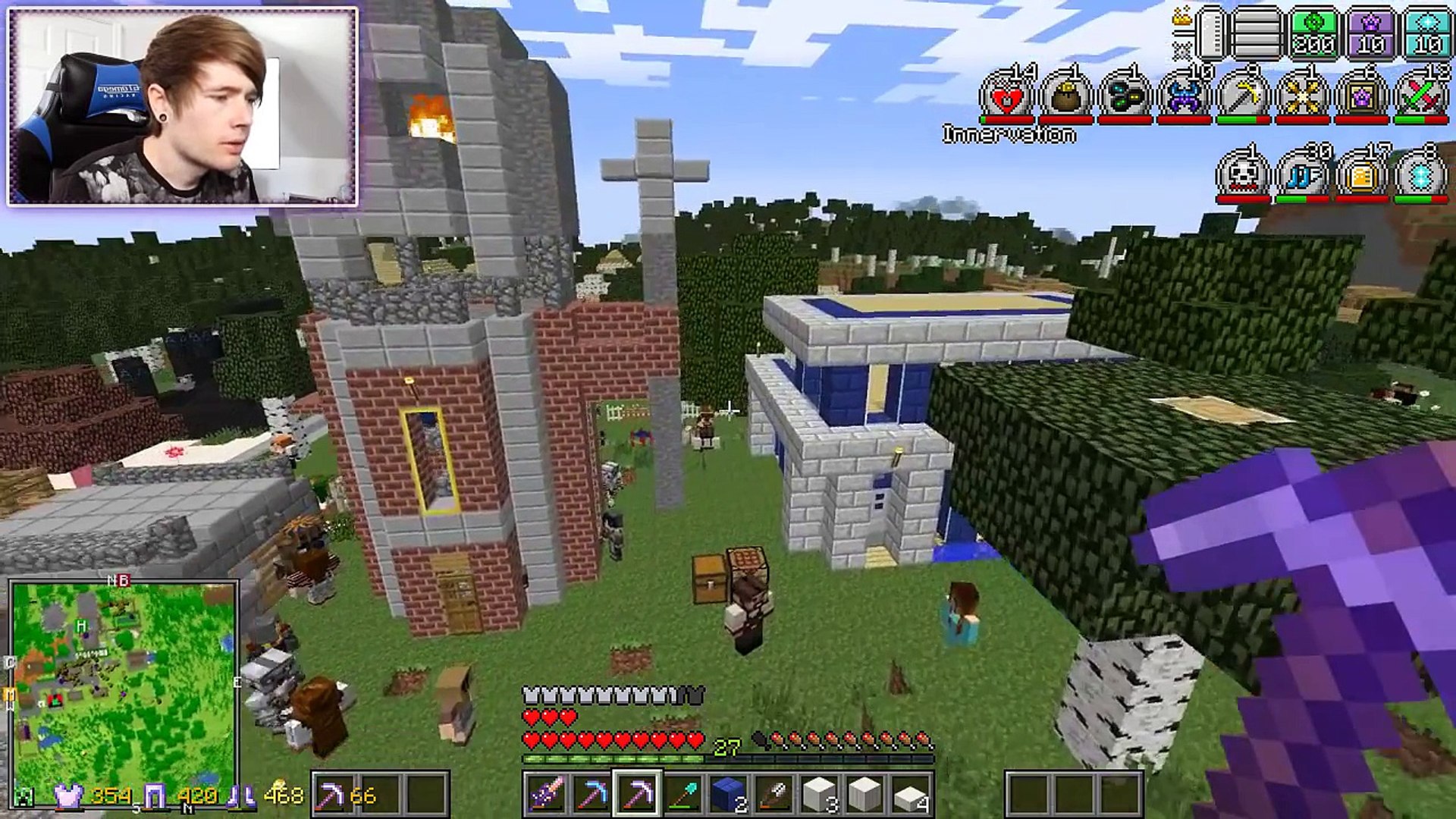
Task: Click the streamer webcam overlay
Action: (x=182, y=106)
